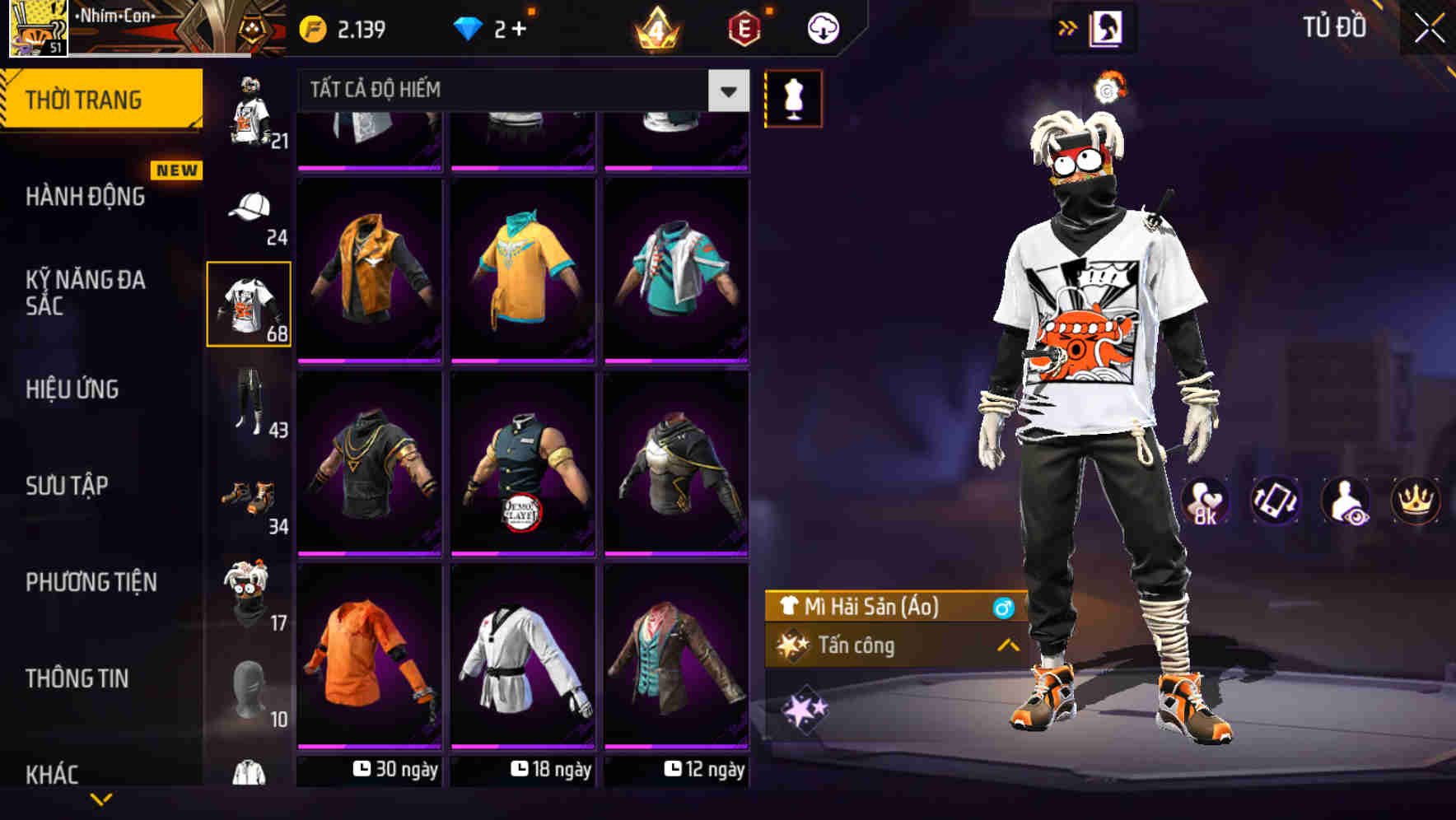The height and width of the screenshot is (820, 1456).
Task: Select the cap category icon showing 24 items
Action: pyautogui.click(x=250, y=209)
